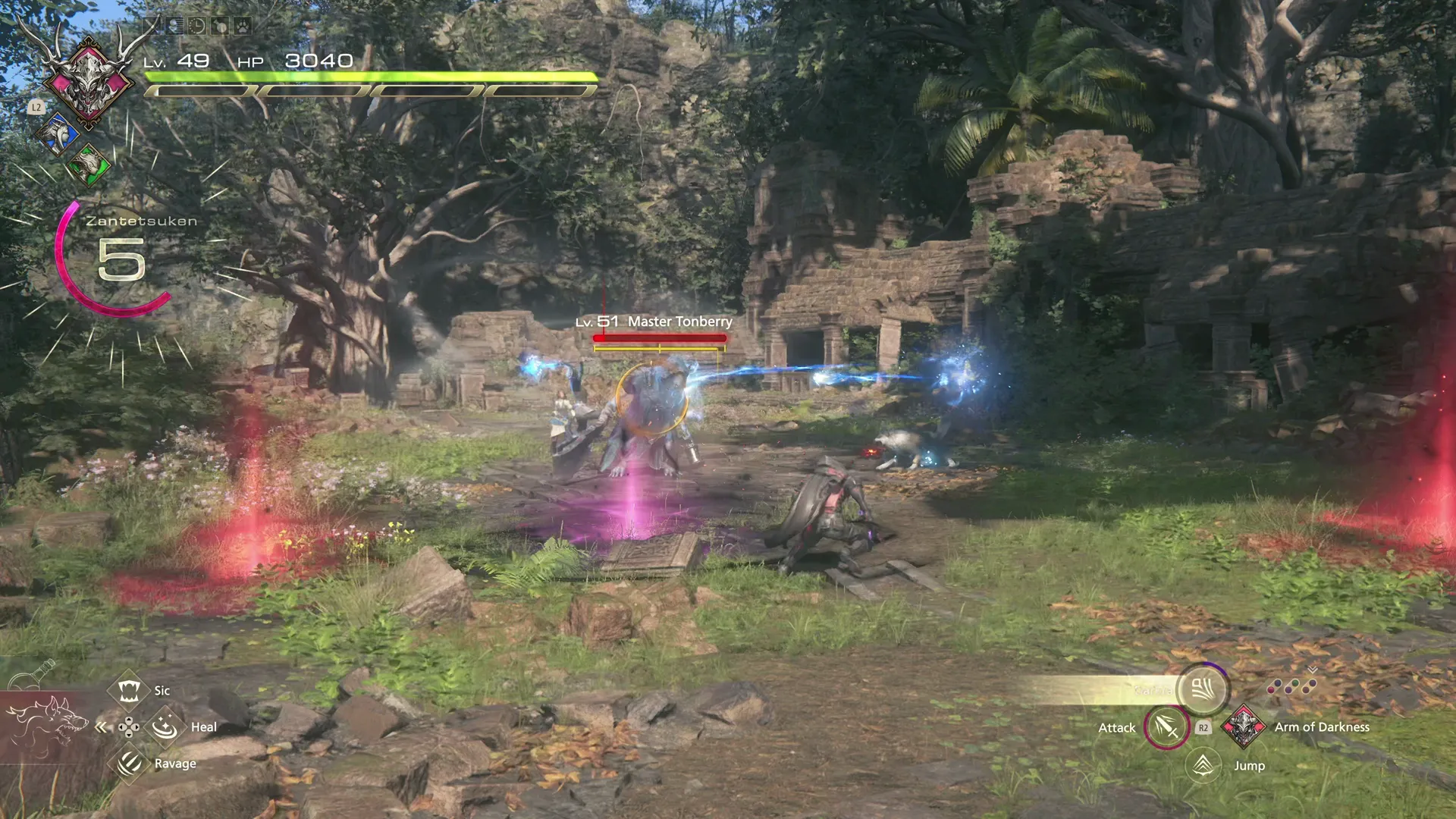Click the circular Jump arrow icon
Screen dimensions: 1456x819
click(x=1203, y=766)
